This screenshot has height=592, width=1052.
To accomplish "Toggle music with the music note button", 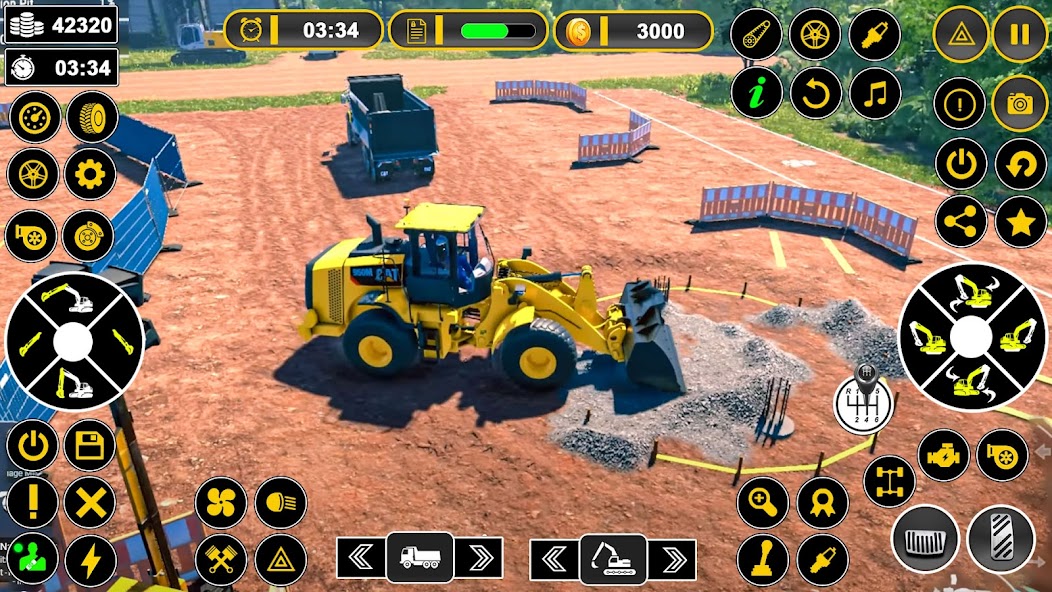I will (x=875, y=93).
